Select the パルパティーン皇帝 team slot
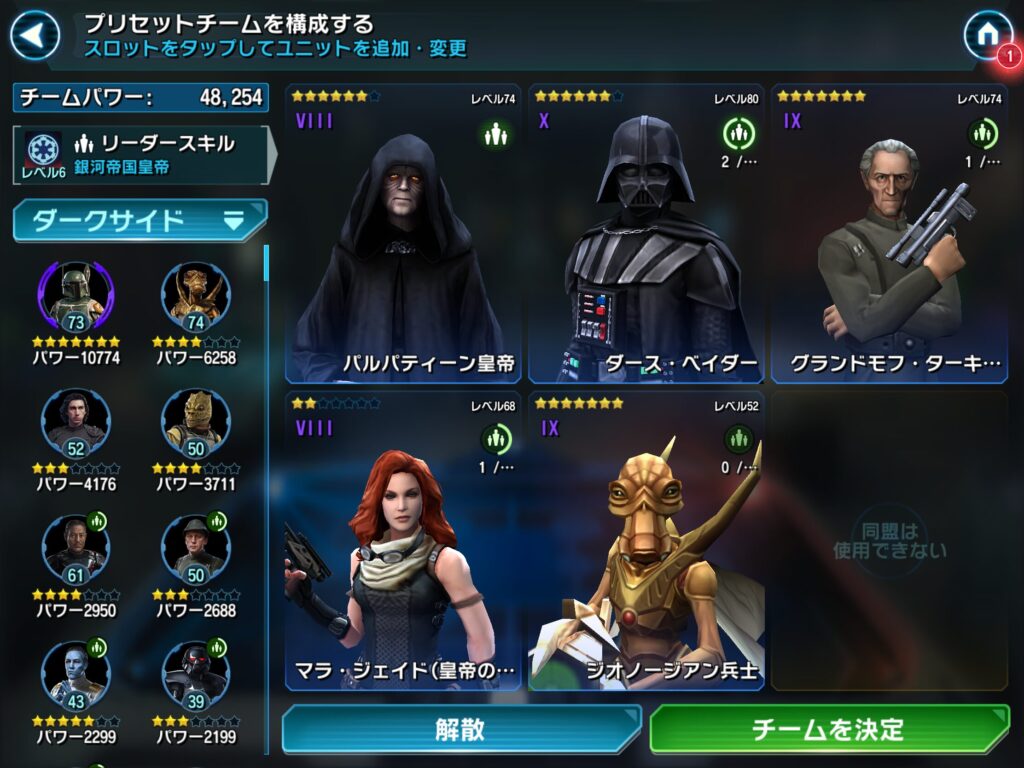The height and width of the screenshot is (768, 1024). point(404,234)
